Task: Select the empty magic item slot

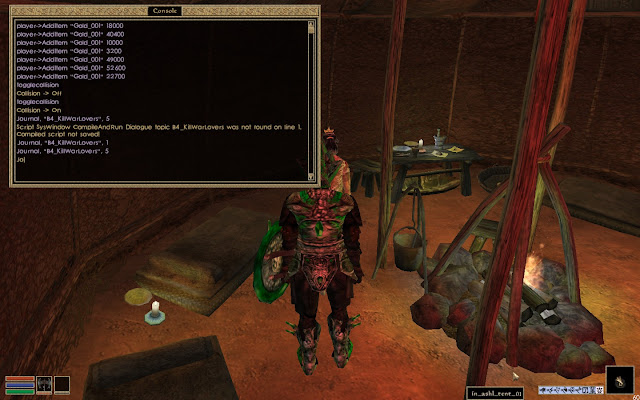Action: point(62,383)
